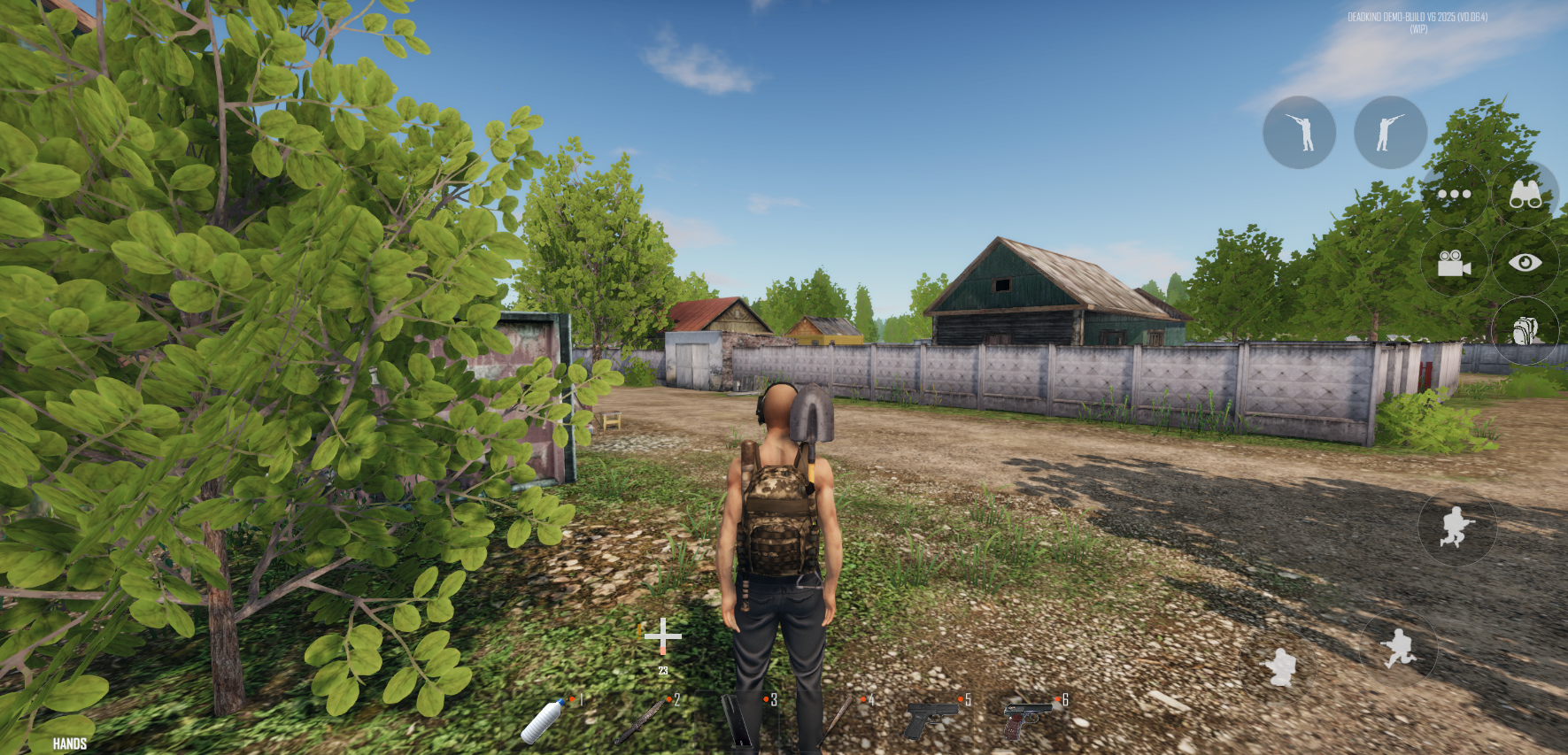
Task: Tap the left-facing aiming rifleman button
Action: pos(1299,133)
